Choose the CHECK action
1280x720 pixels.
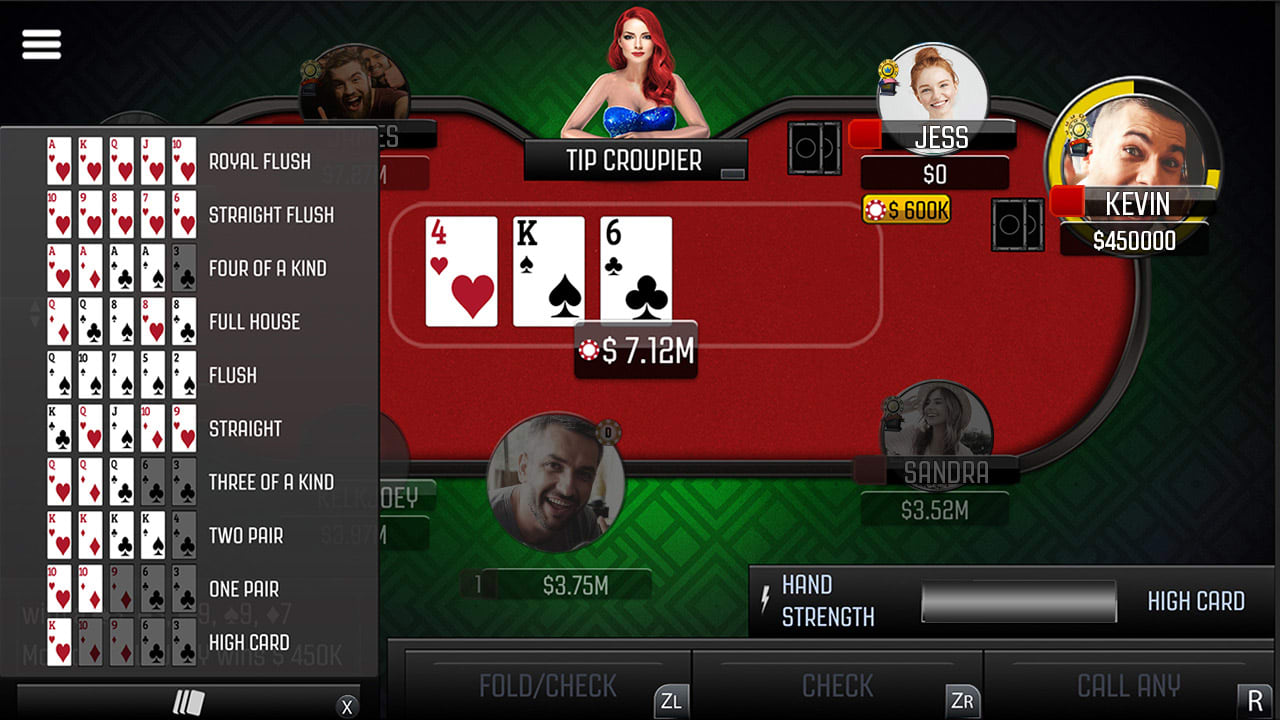[x=838, y=686]
